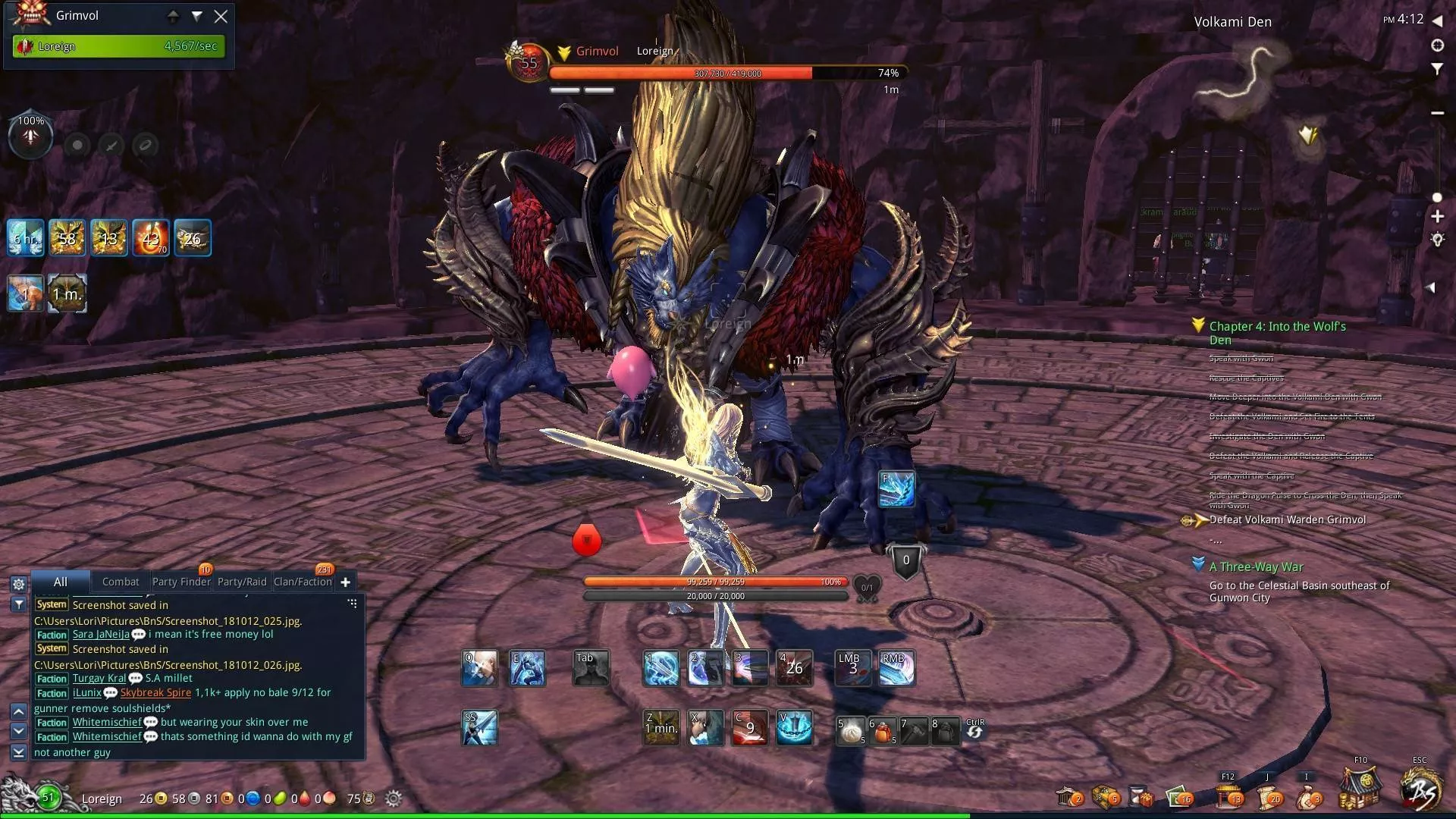Click the Skybreak Spire chat link
The width and height of the screenshot is (1456, 819).
coord(155,692)
